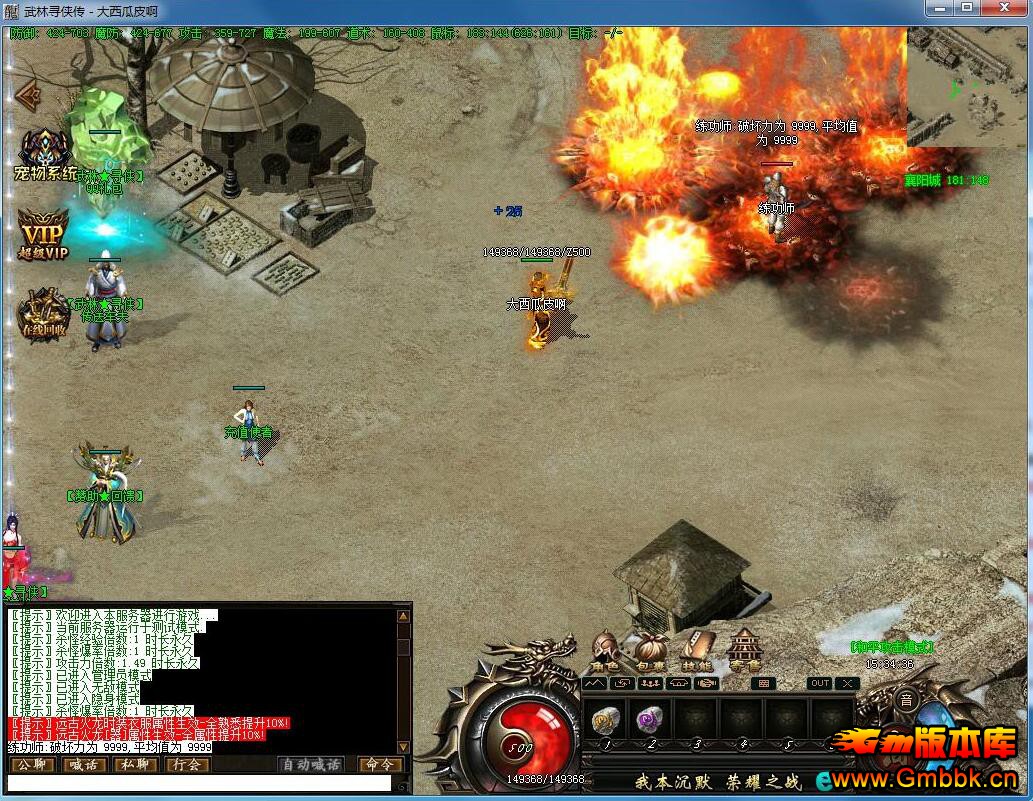Open the 在线回收 online recycle icon
1033x801 pixels.
click(44, 313)
